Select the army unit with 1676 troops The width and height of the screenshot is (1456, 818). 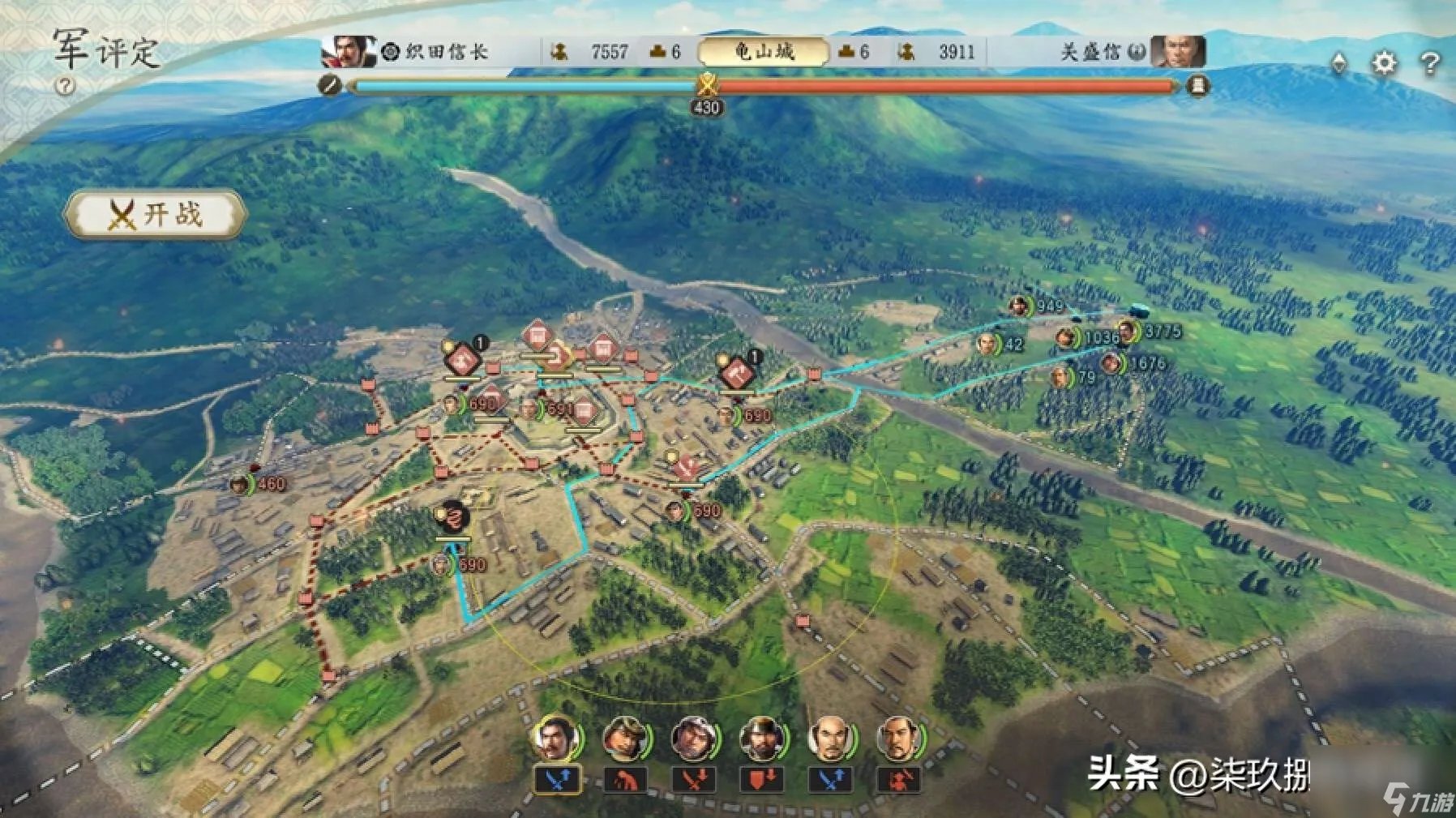(1111, 364)
